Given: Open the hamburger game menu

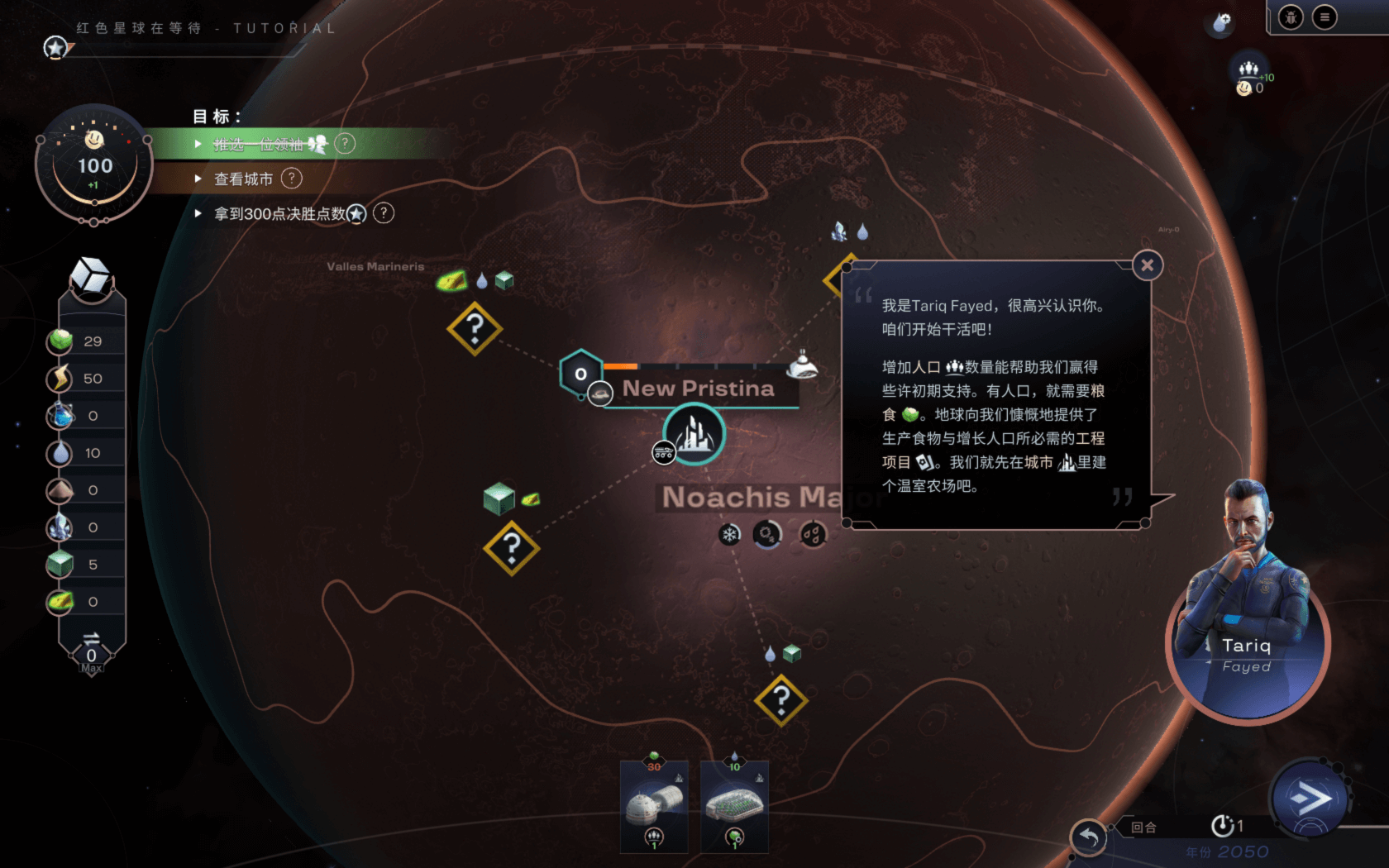Looking at the screenshot, I should [1323, 17].
